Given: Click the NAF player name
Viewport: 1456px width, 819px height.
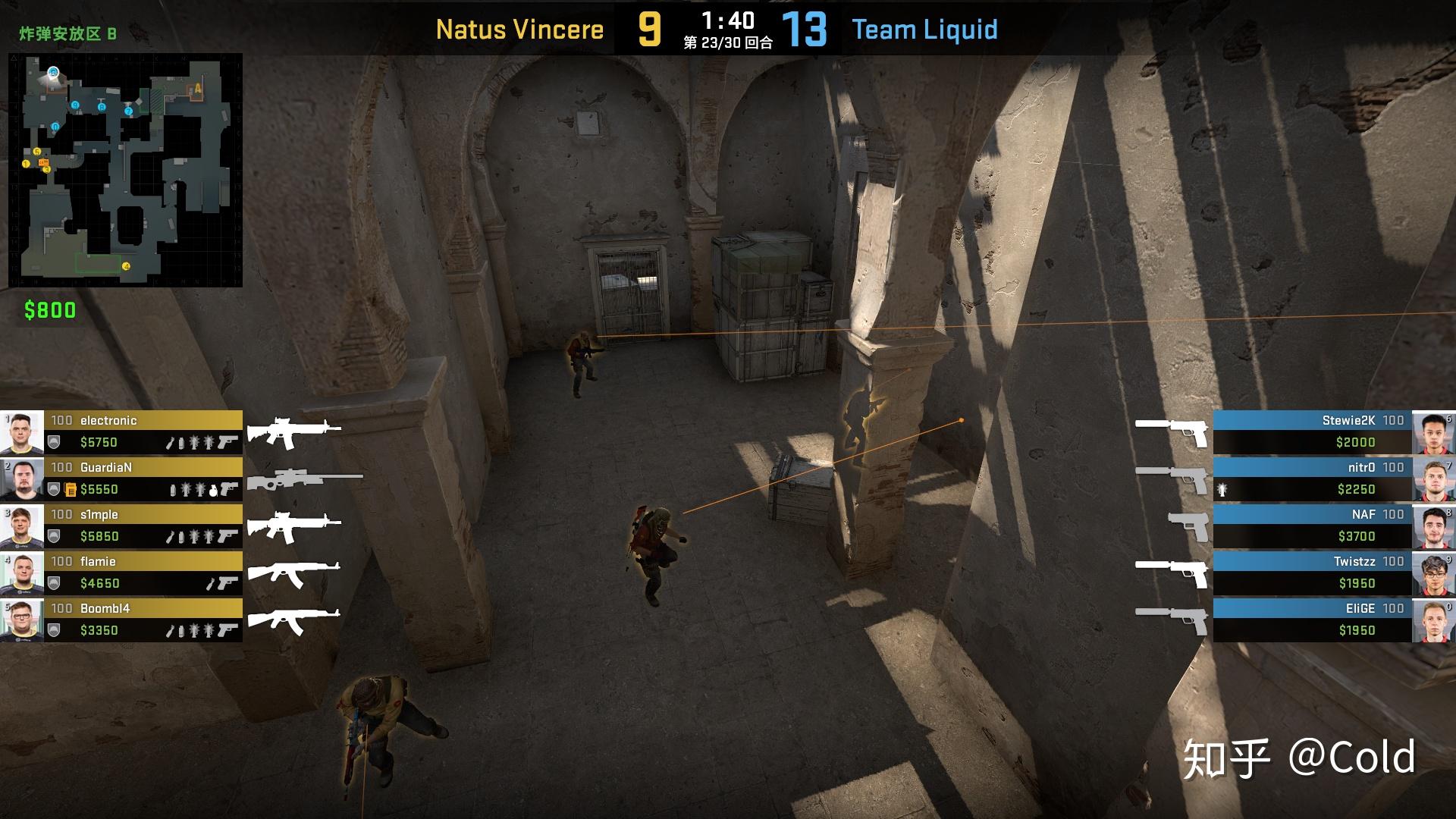Looking at the screenshot, I should coord(1364,514).
